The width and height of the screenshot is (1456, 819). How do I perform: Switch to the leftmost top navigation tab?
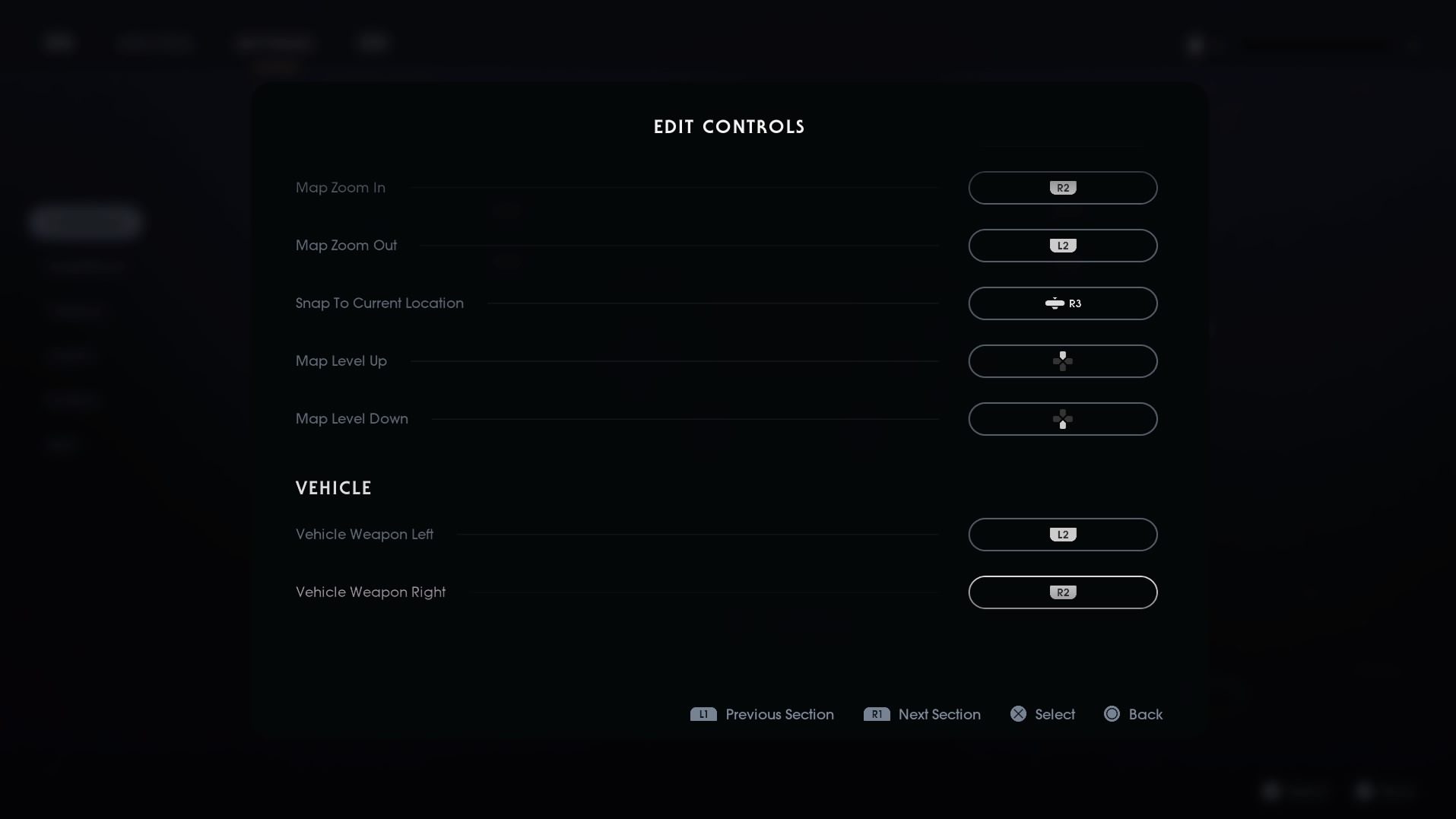tap(59, 42)
